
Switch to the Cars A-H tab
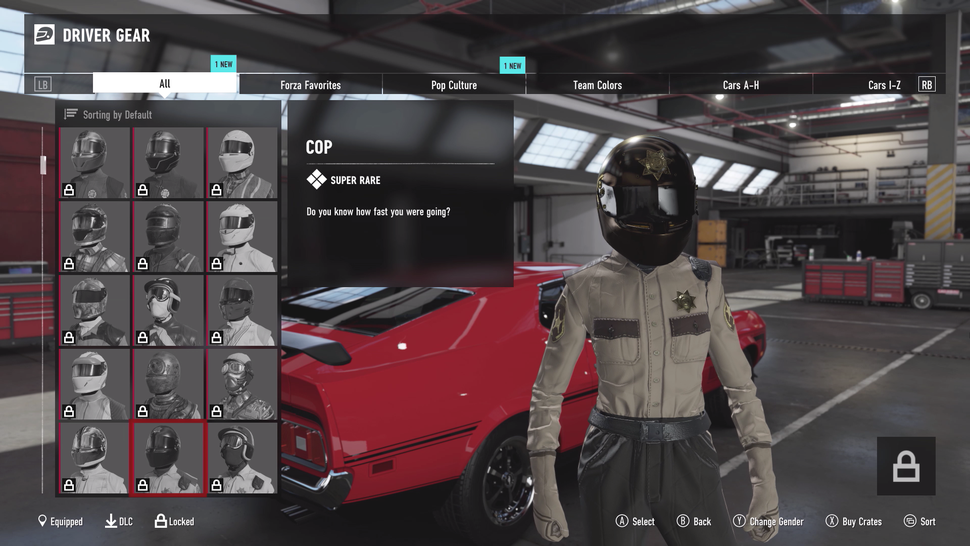[740, 85]
